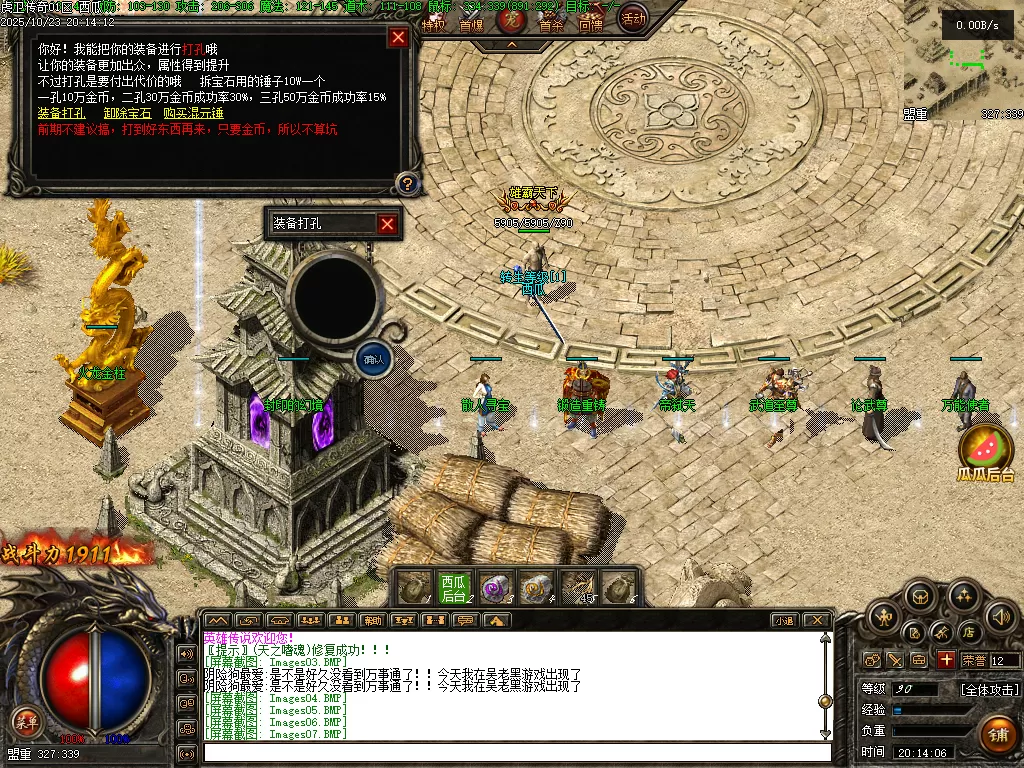Open the round 活动 events button
This screenshot has width=1024, height=768.
click(x=632, y=17)
